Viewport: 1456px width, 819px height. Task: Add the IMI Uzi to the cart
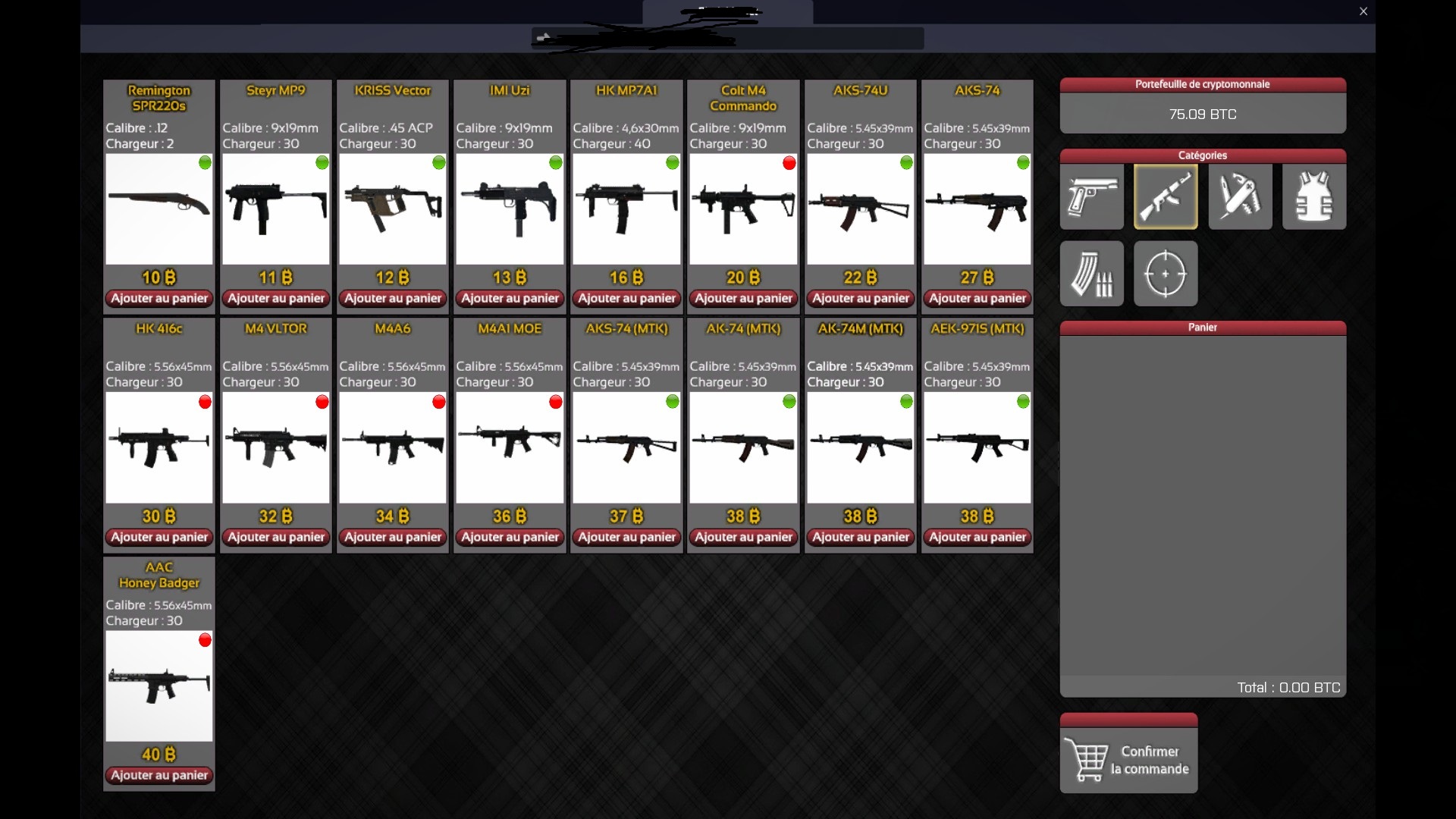pyautogui.click(x=510, y=299)
